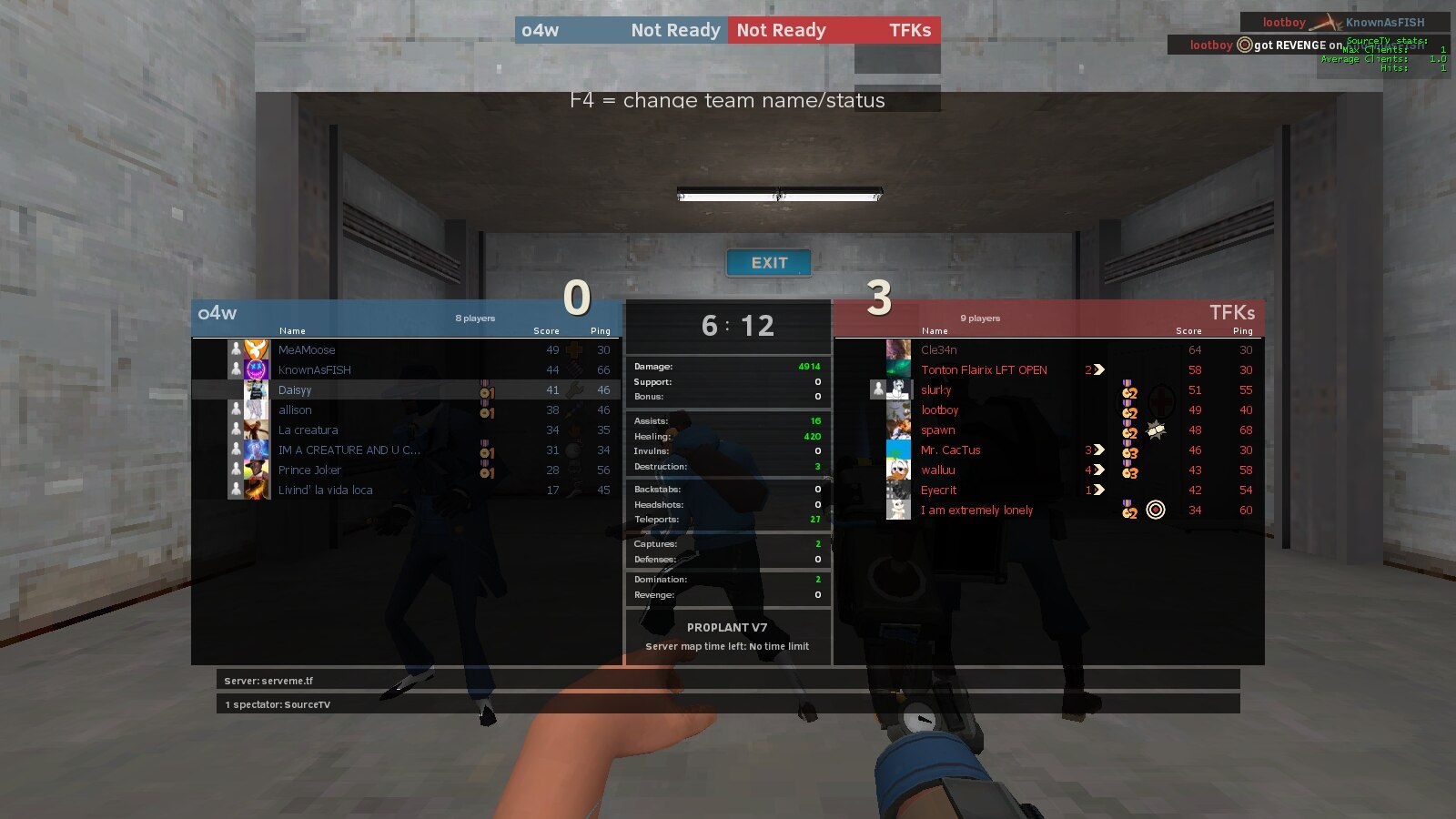Pick lootboy's scoreboard row
The height and width of the screenshot is (819, 1456).
pyautogui.click(x=939, y=410)
